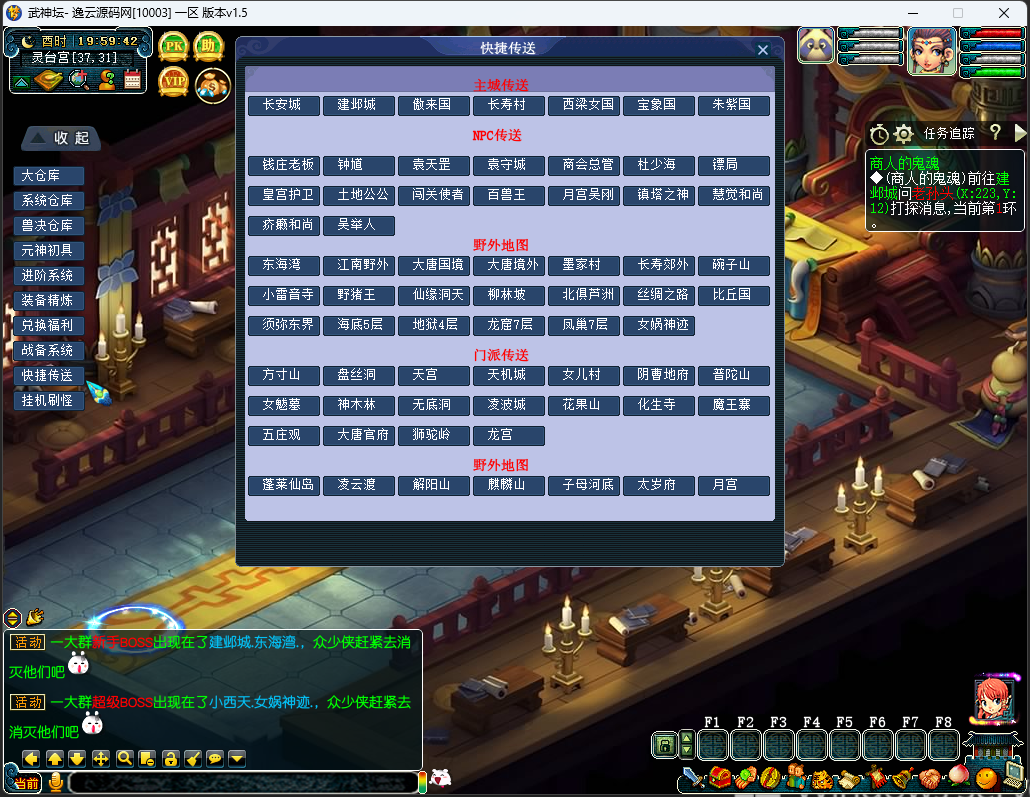Click the 任务追踪 settings gear
1030x797 pixels.
[903, 133]
